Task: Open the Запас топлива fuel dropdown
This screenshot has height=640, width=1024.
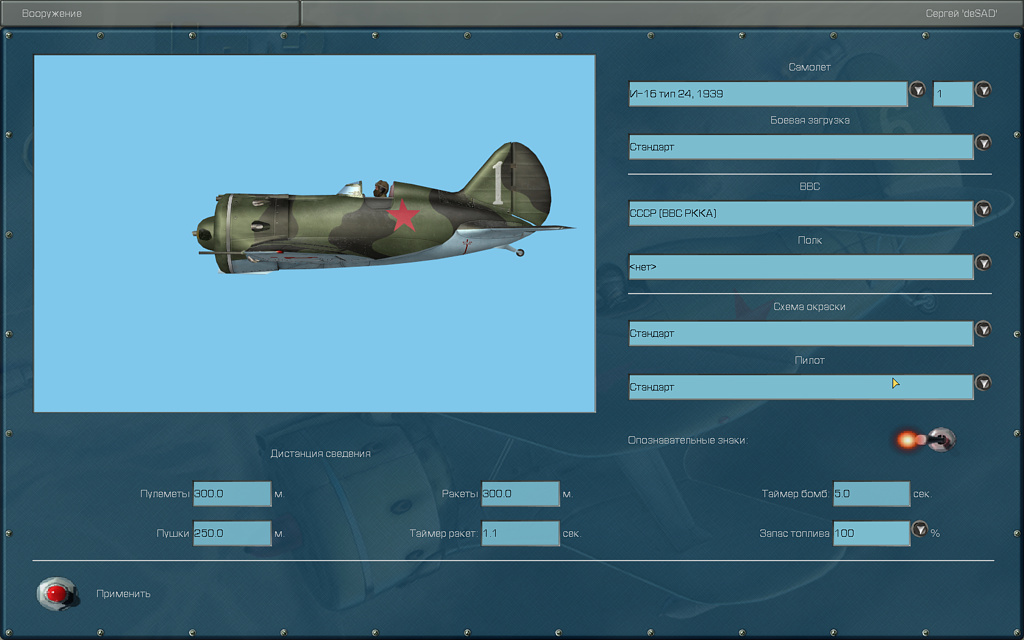Action: coord(920,530)
